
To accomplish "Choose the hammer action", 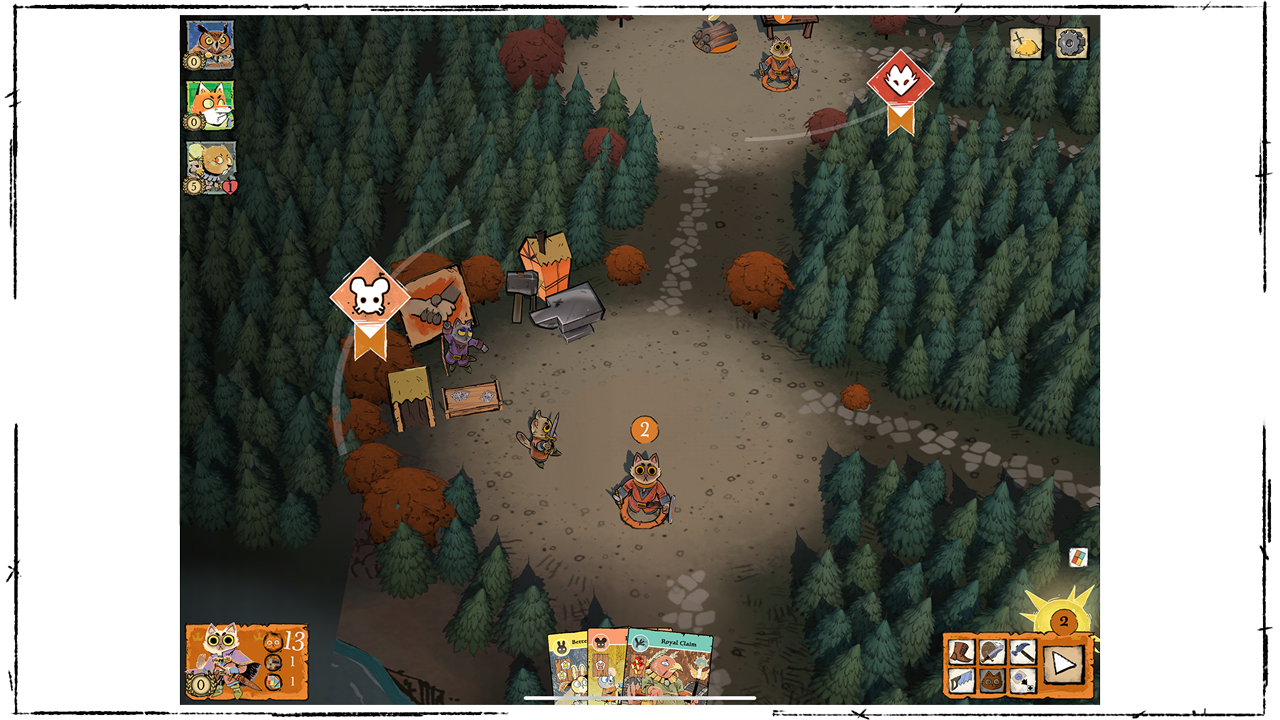I will click(1021, 651).
